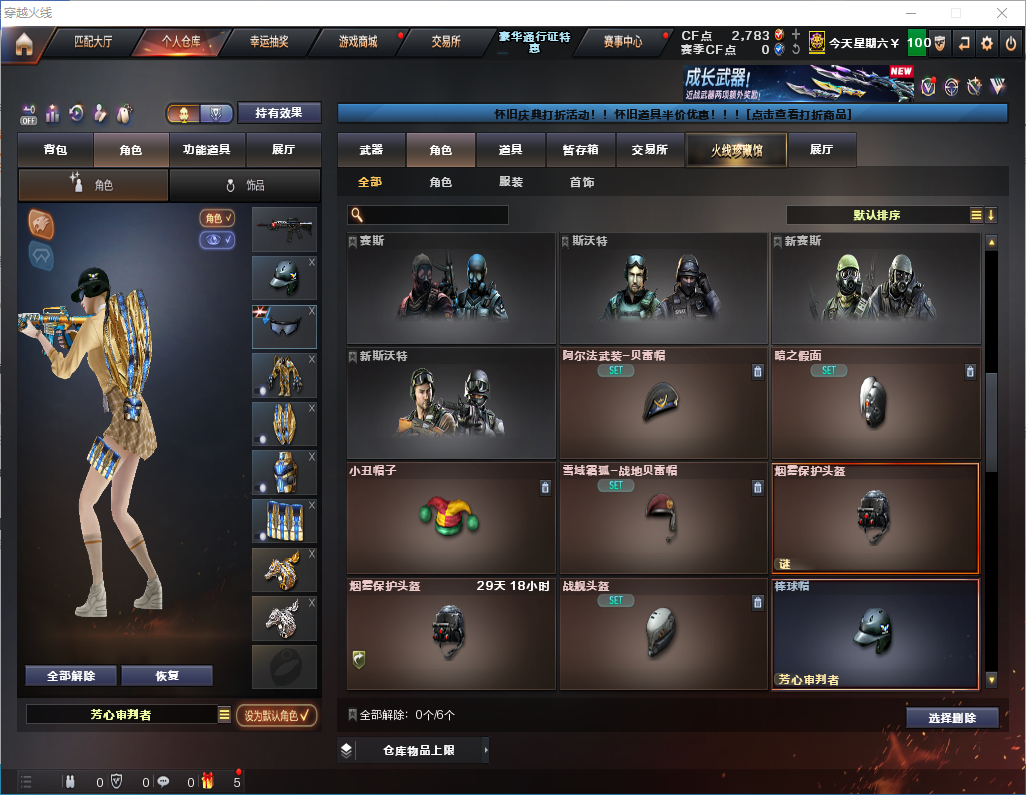
Task: Set as default character with 设为默认角色
Action: [276, 715]
